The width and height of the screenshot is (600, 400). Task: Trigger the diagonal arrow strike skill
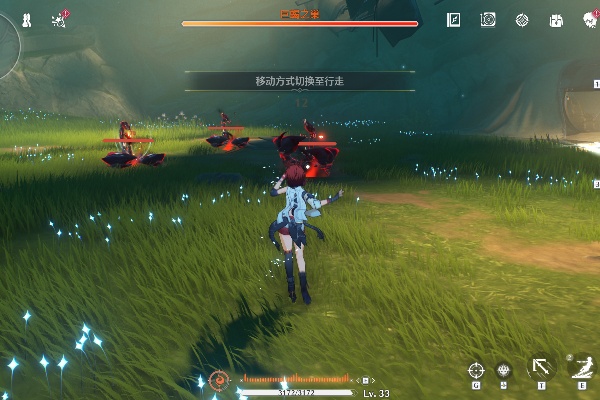[541, 368]
